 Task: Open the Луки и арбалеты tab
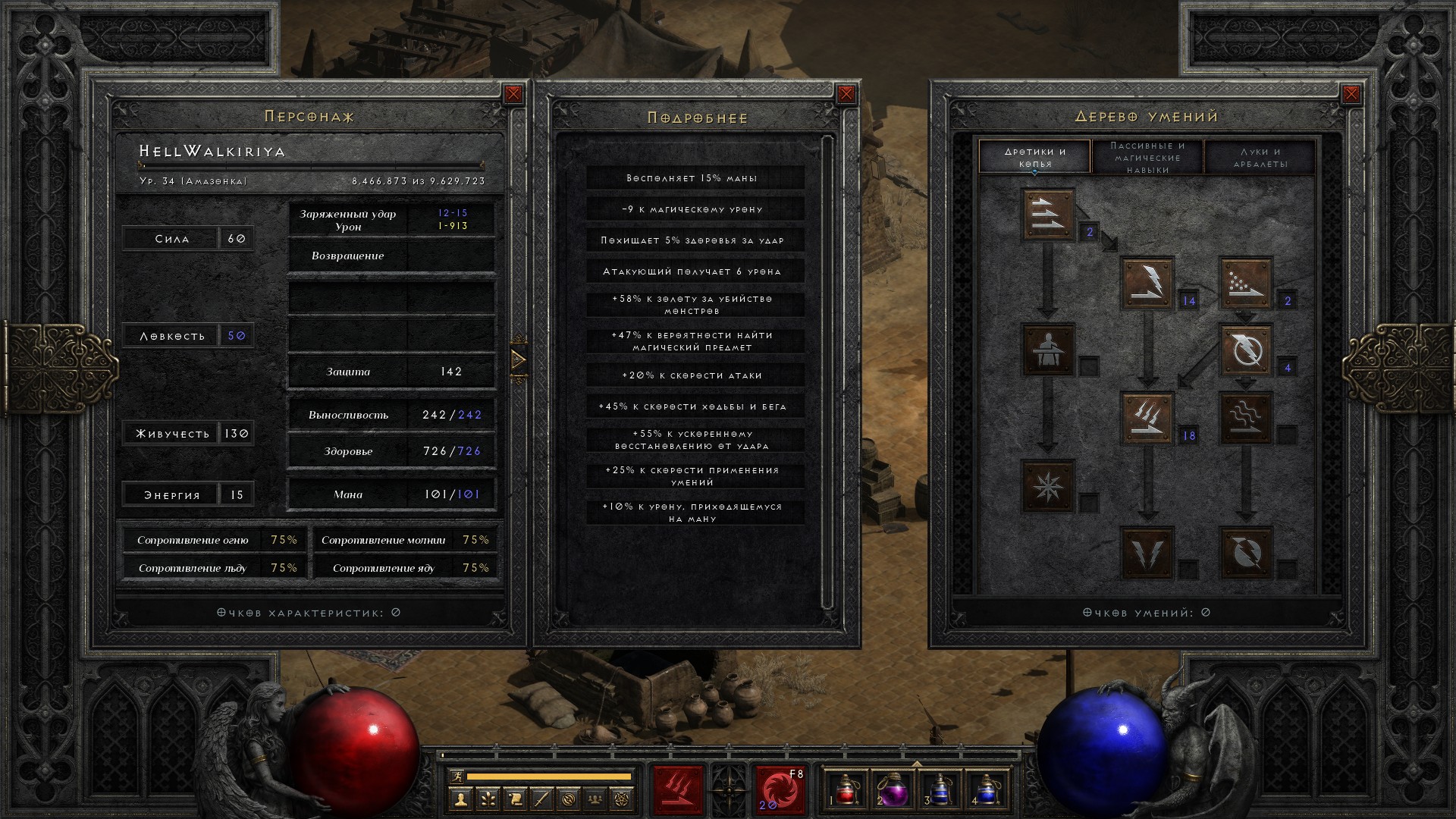tap(1260, 157)
